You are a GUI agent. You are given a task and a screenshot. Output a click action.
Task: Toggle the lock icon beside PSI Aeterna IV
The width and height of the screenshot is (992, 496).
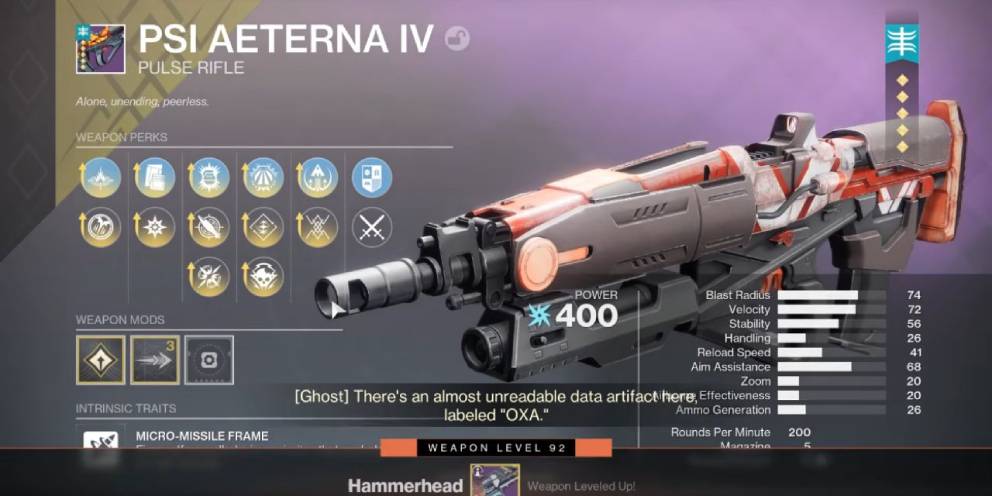456,38
